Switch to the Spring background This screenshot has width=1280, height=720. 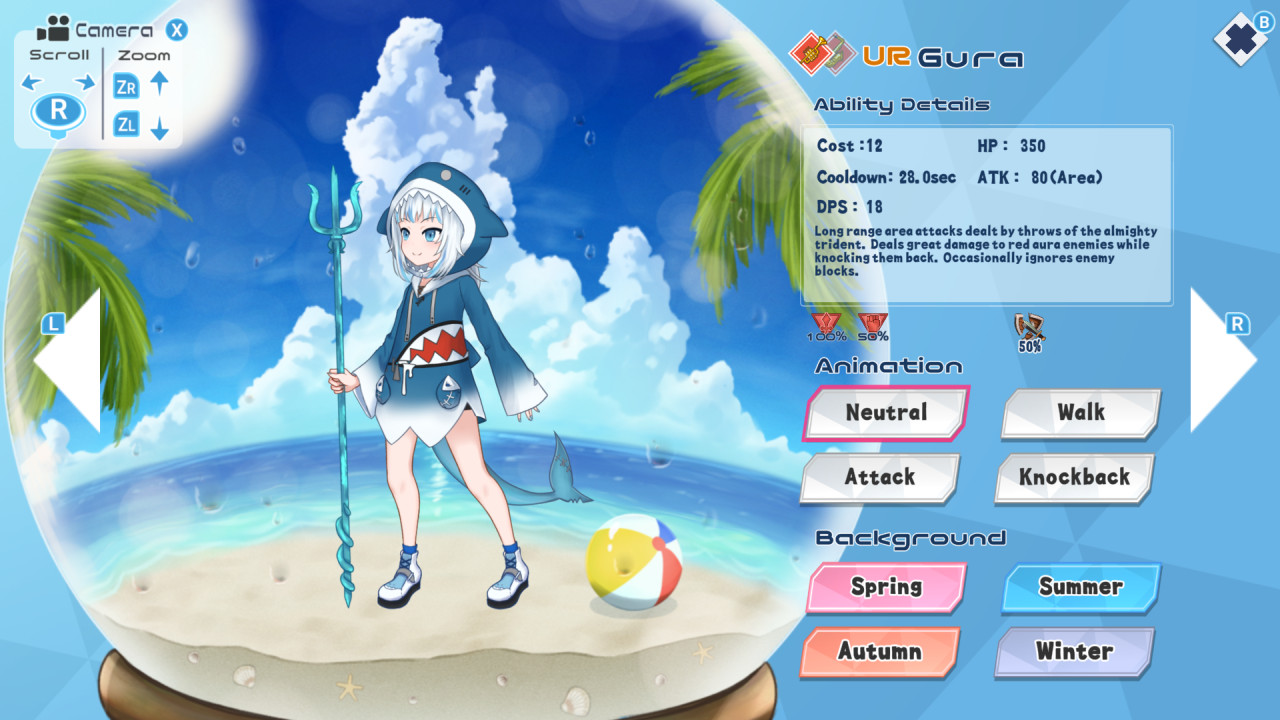pos(884,587)
